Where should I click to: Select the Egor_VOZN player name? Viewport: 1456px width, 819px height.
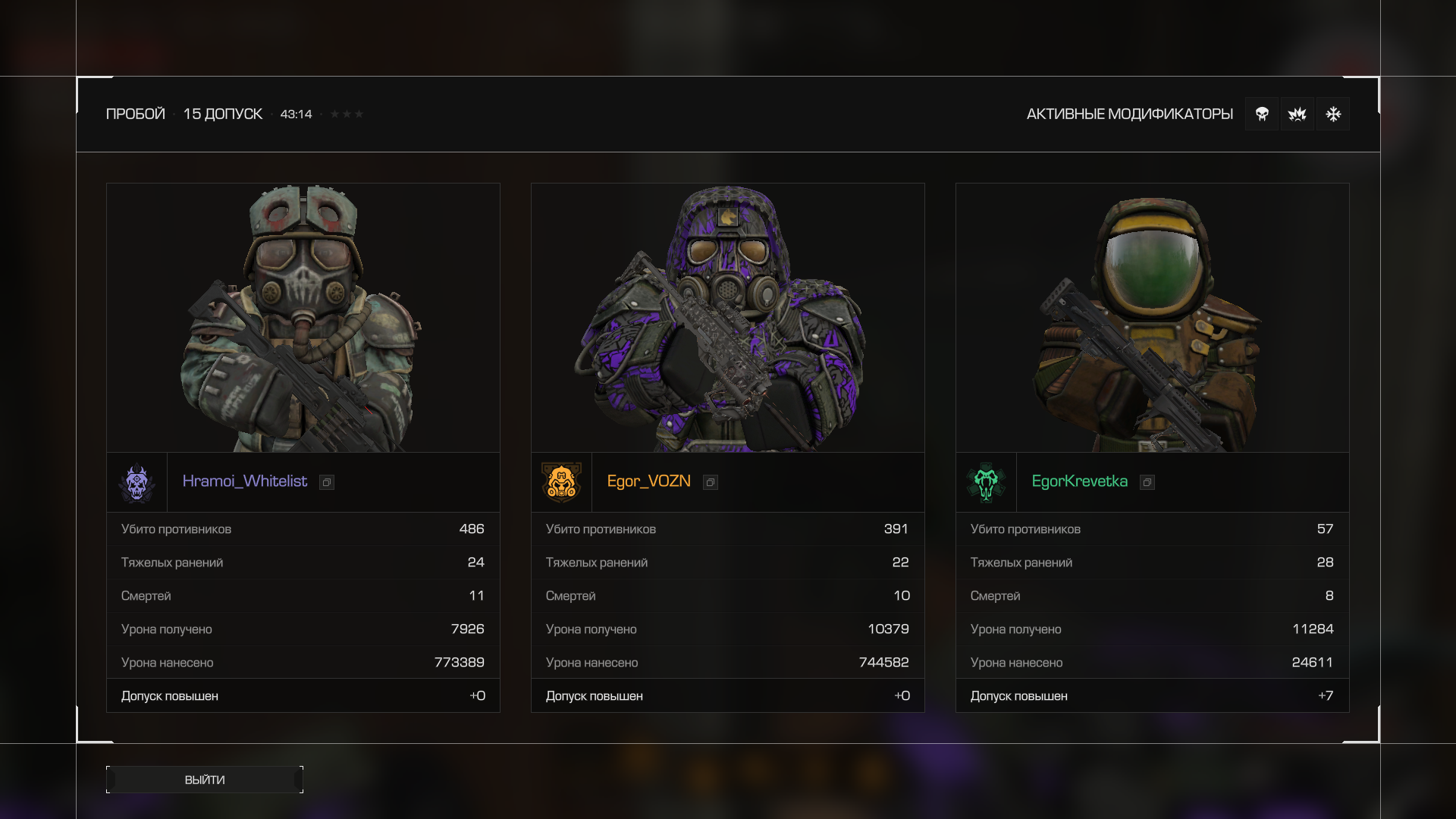648,482
